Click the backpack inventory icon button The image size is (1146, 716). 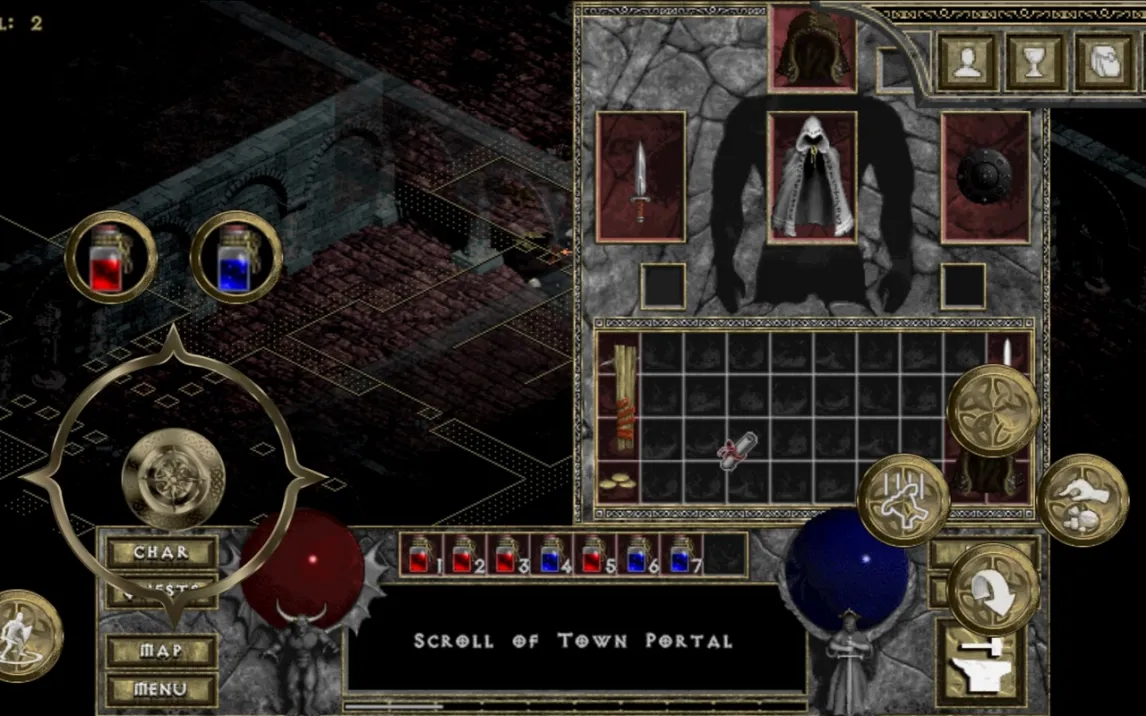[1106, 62]
